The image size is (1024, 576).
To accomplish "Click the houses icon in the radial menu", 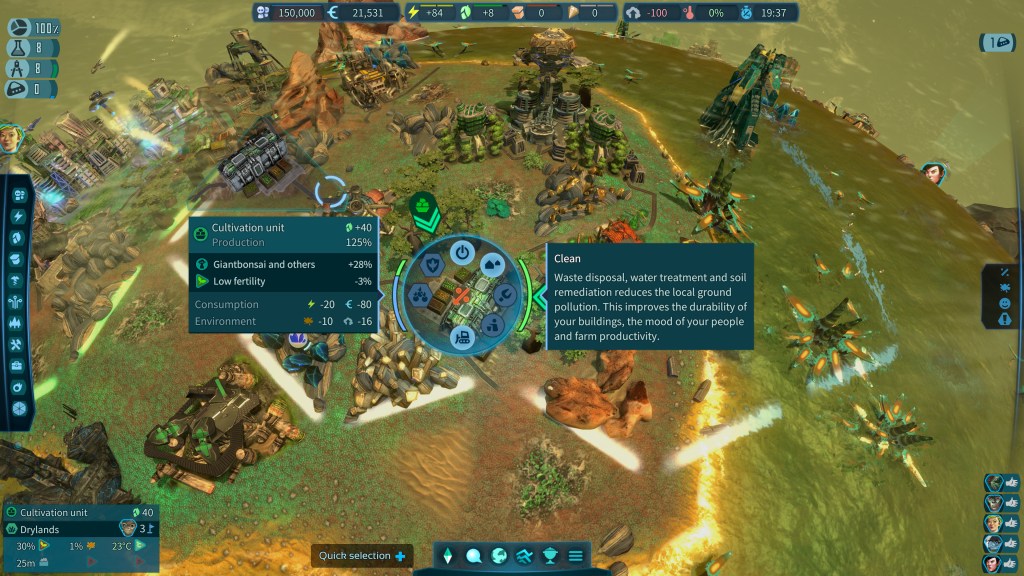I will point(492,266).
